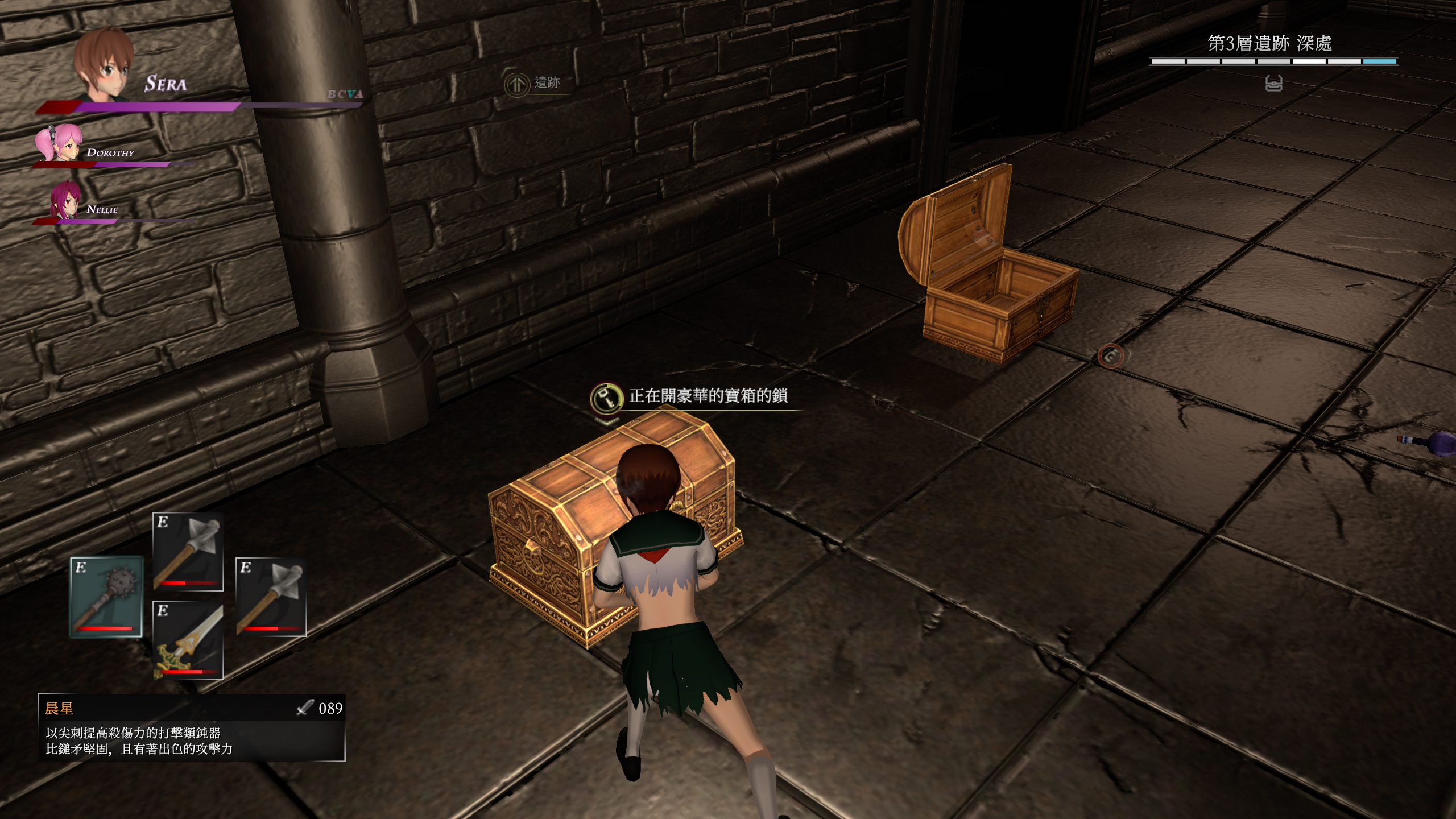The image size is (1456, 819).
Task: Select the spiked morning star weapon slot
Action: [x=106, y=596]
